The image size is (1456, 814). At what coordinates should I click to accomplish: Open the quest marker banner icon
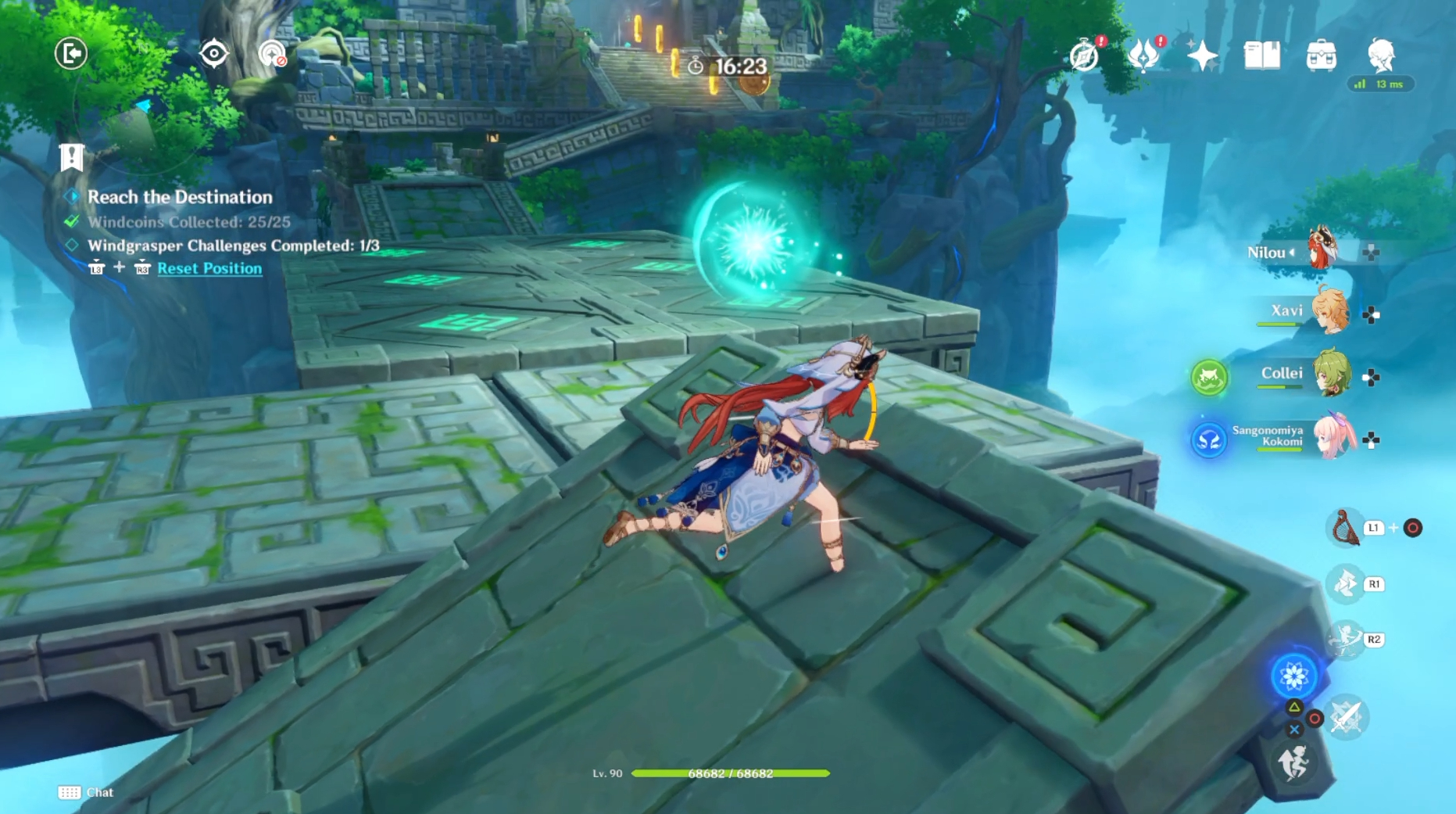[71, 156]
